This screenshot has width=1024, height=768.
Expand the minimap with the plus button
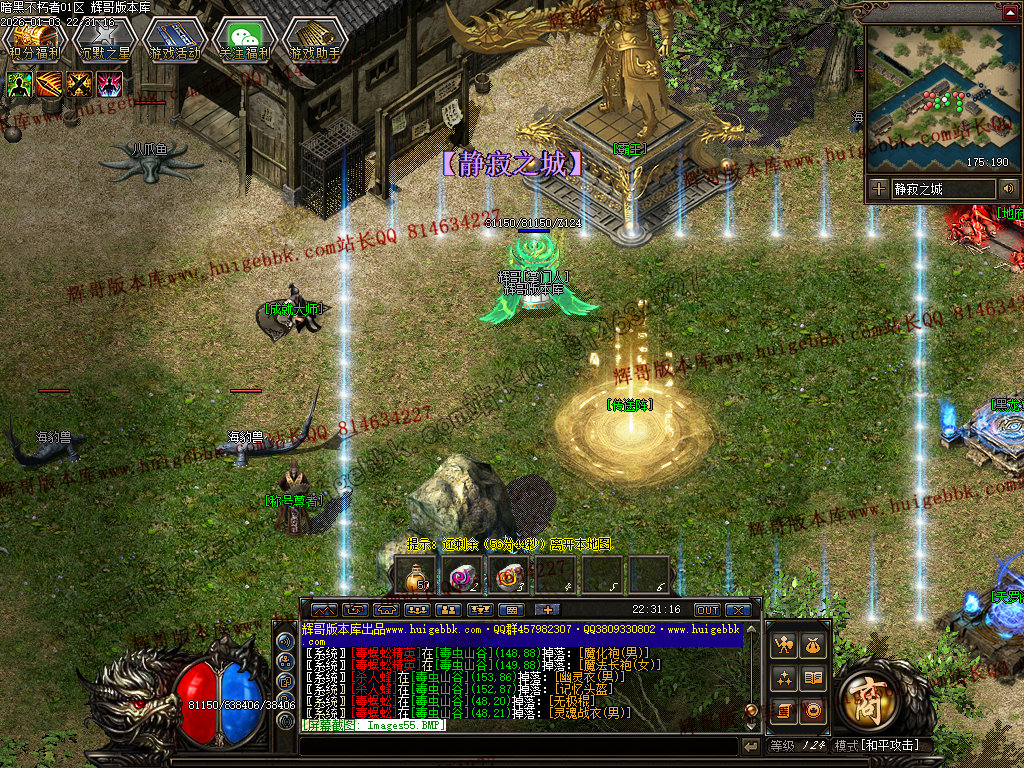pos(878,188)
